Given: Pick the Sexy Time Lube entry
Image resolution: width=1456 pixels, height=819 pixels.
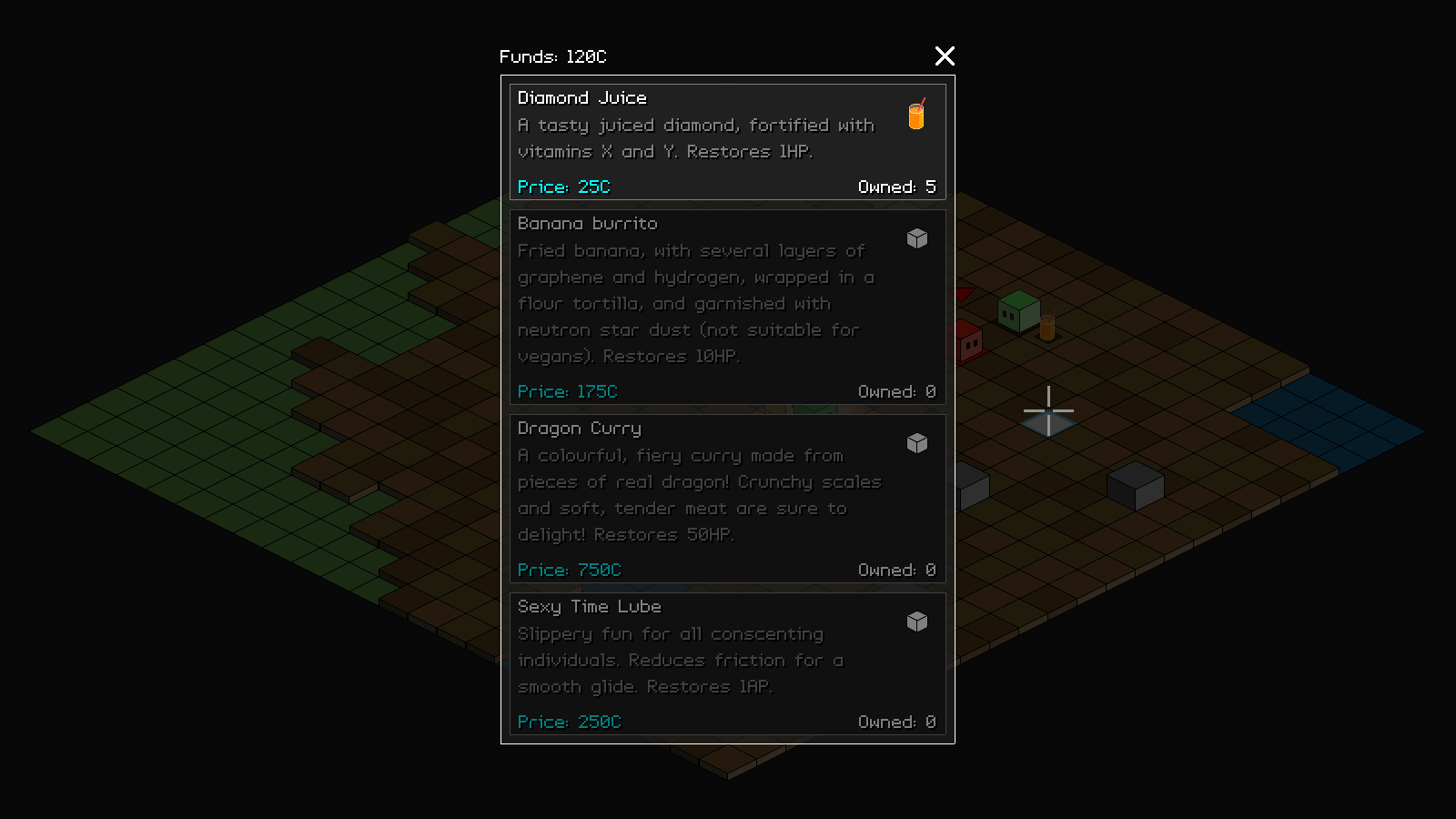Looking at the screenshot, I should (x=727, y=663).
